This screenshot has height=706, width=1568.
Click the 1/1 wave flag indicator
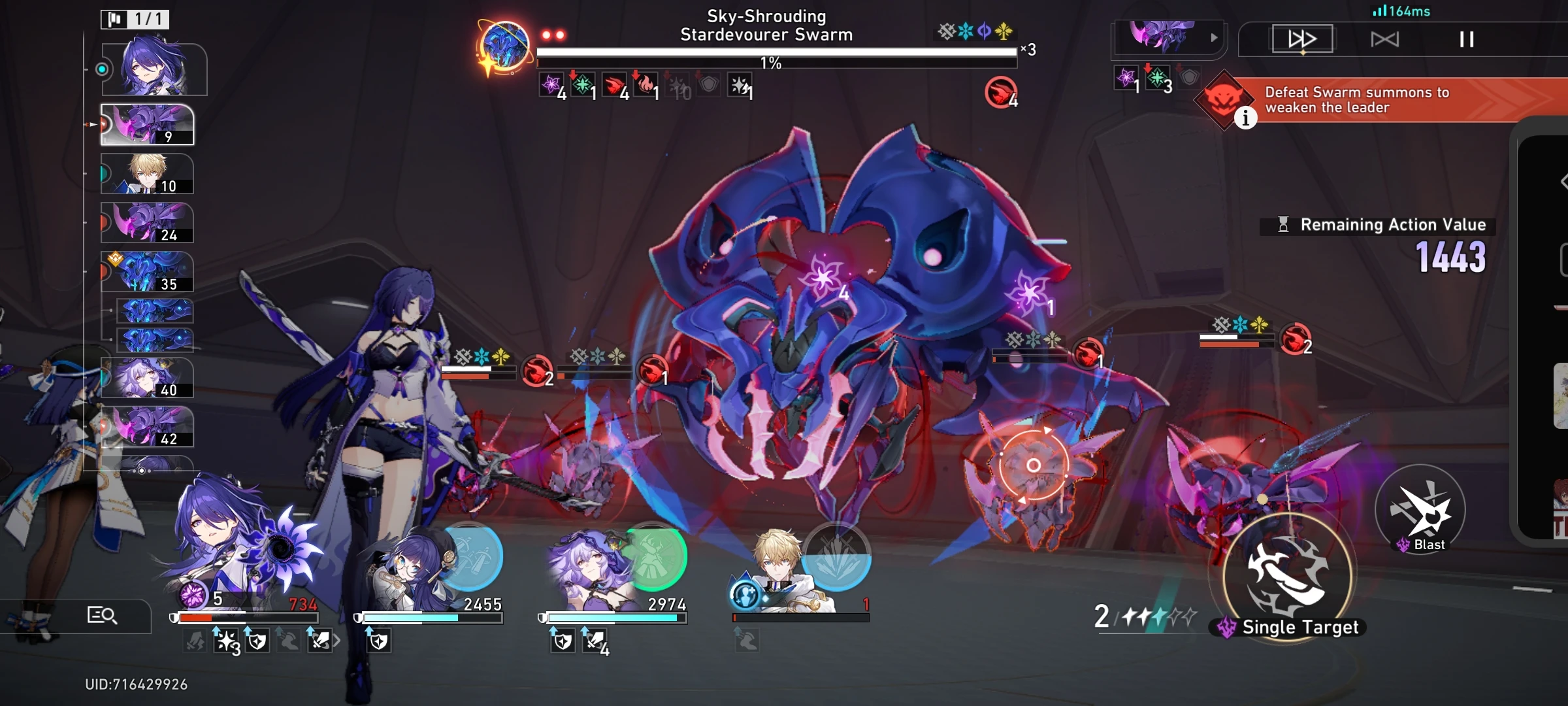click(x=134, y=19)
